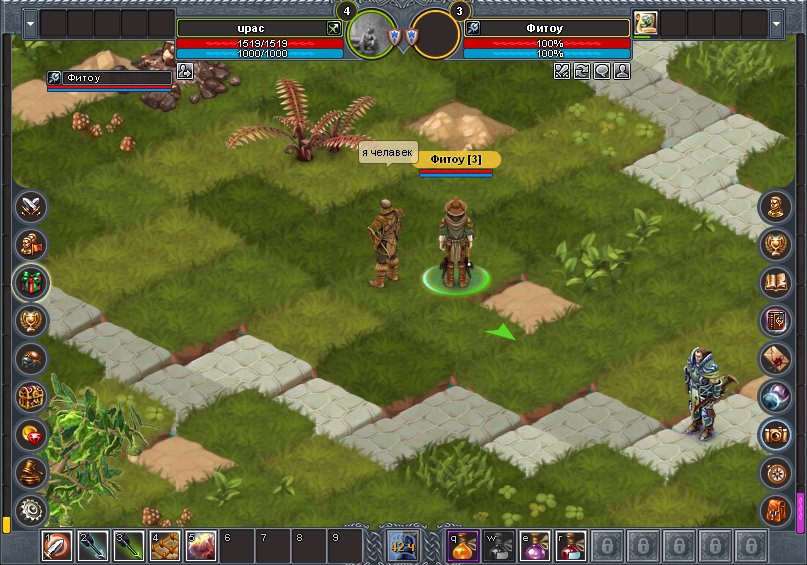Click the urac player name bar
This screenshot has width=807, height=565.
pyautogui.click(x=260, y=28)
